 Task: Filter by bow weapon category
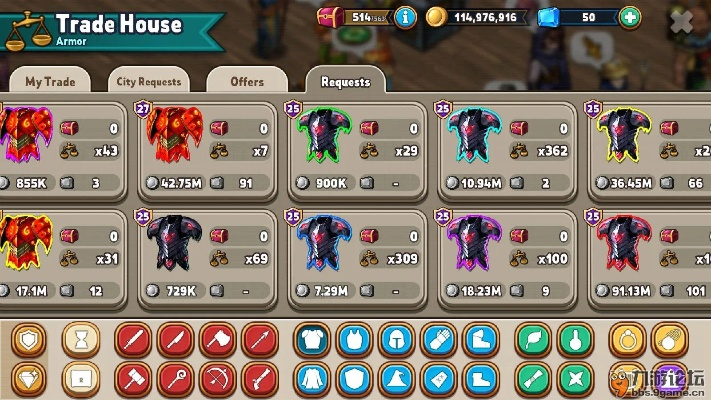click(218, 379)
